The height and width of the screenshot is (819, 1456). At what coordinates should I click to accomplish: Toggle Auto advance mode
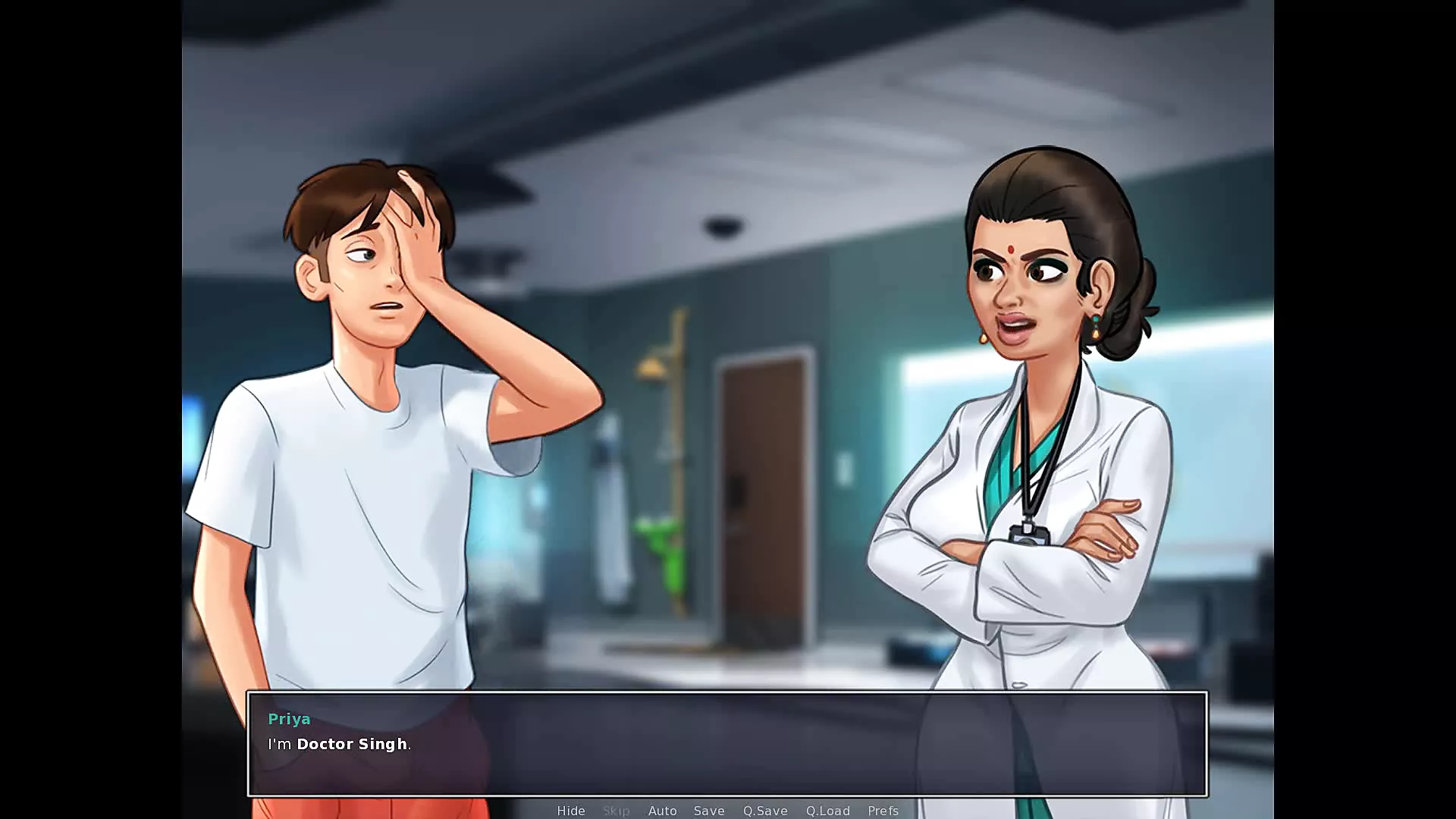coord(662,811)
